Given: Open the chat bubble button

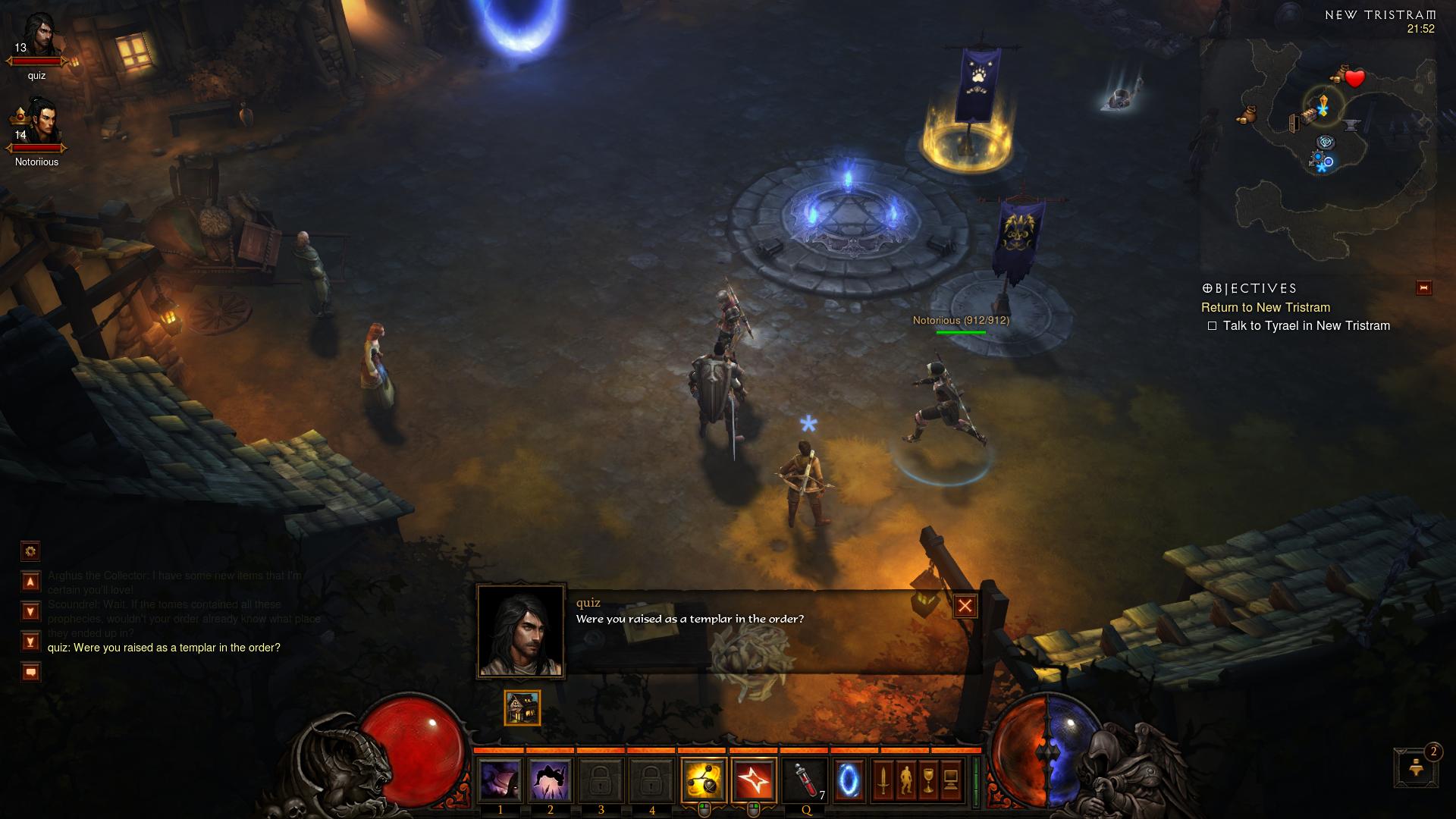Looking at the screenshot, I should pyautogui.click(x=30, y=672).
